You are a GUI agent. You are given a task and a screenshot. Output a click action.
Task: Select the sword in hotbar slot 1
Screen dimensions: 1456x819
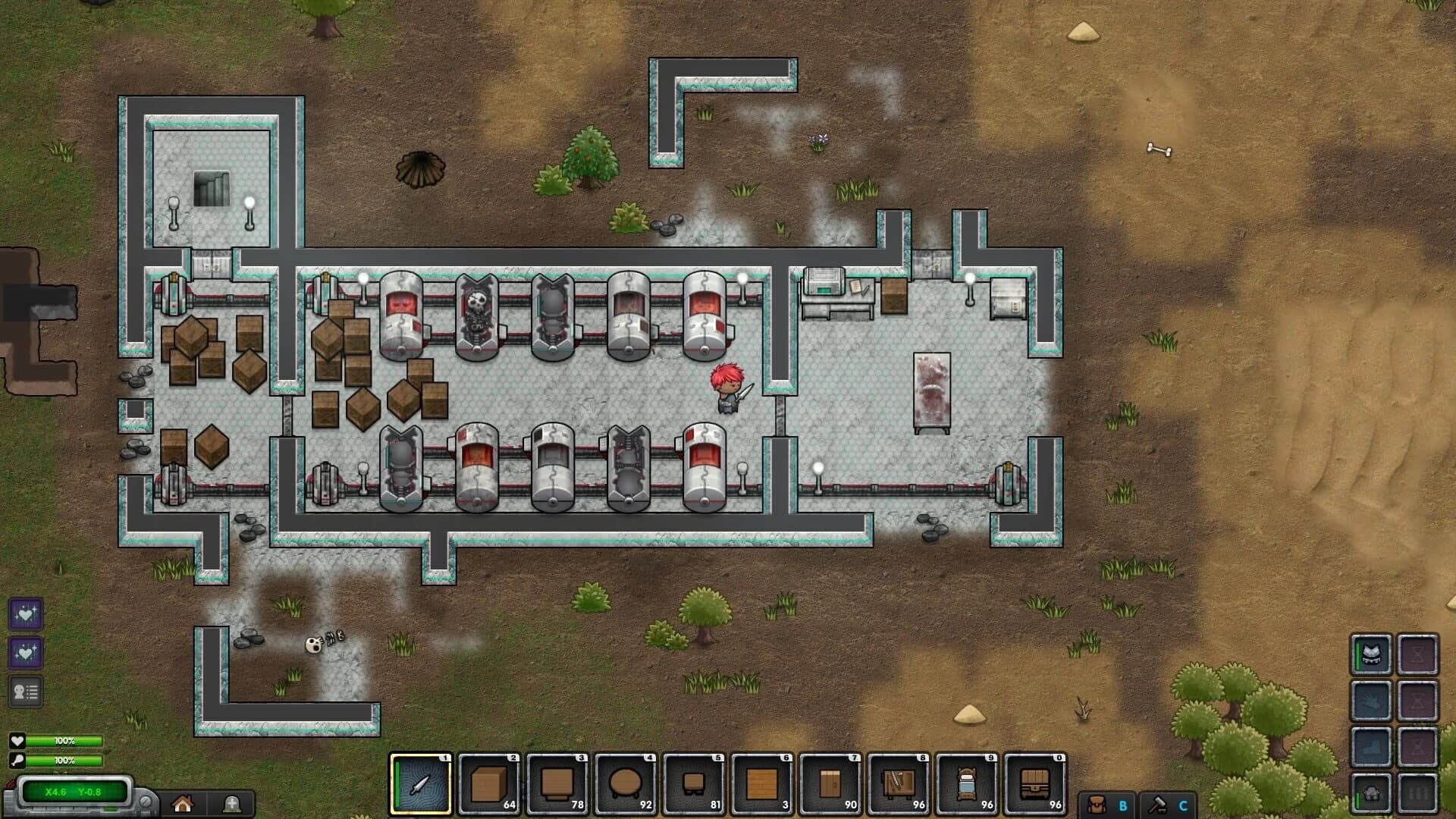tap(422, 780)
